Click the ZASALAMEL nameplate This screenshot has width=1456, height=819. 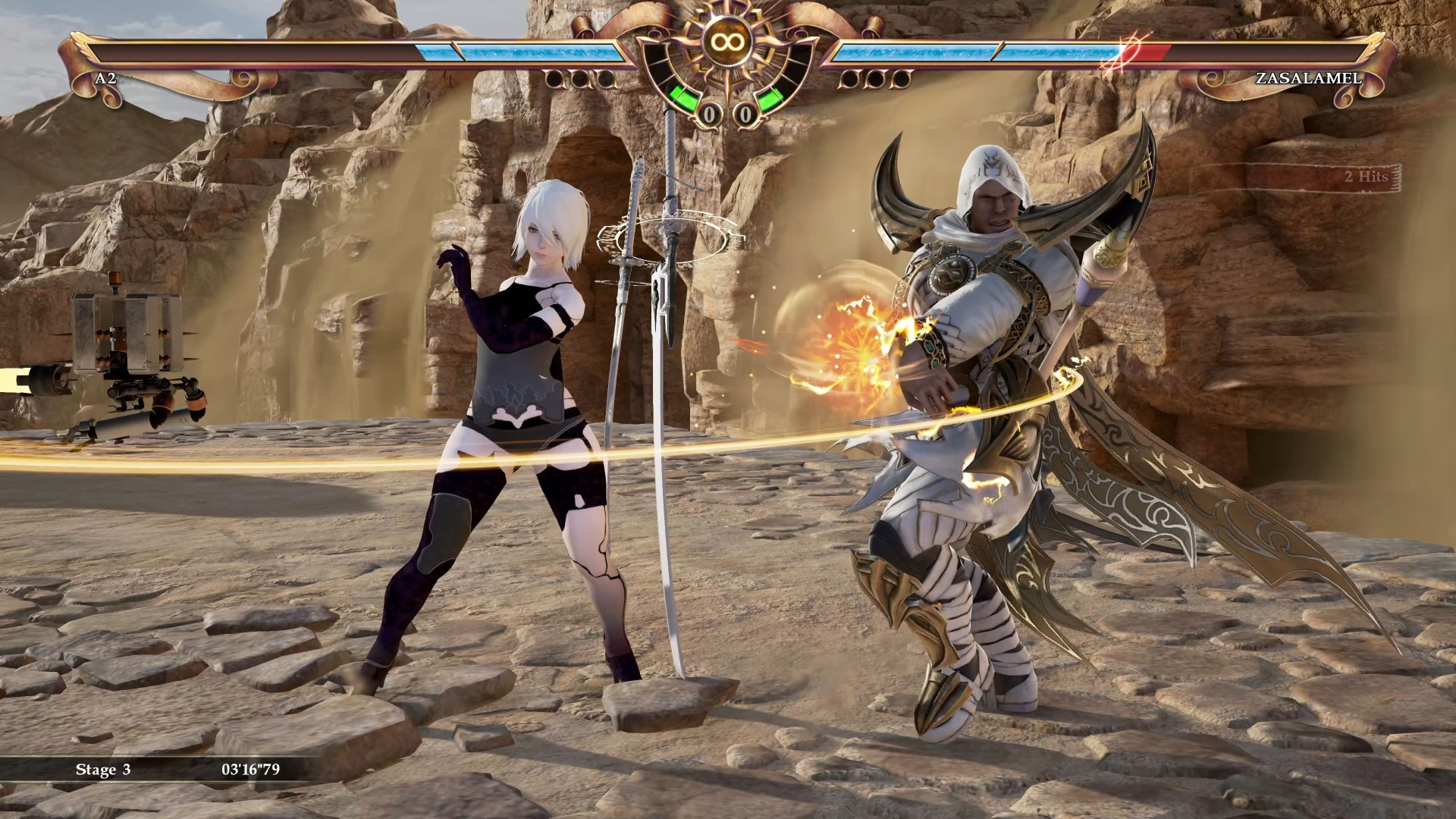coord(1308,77)
